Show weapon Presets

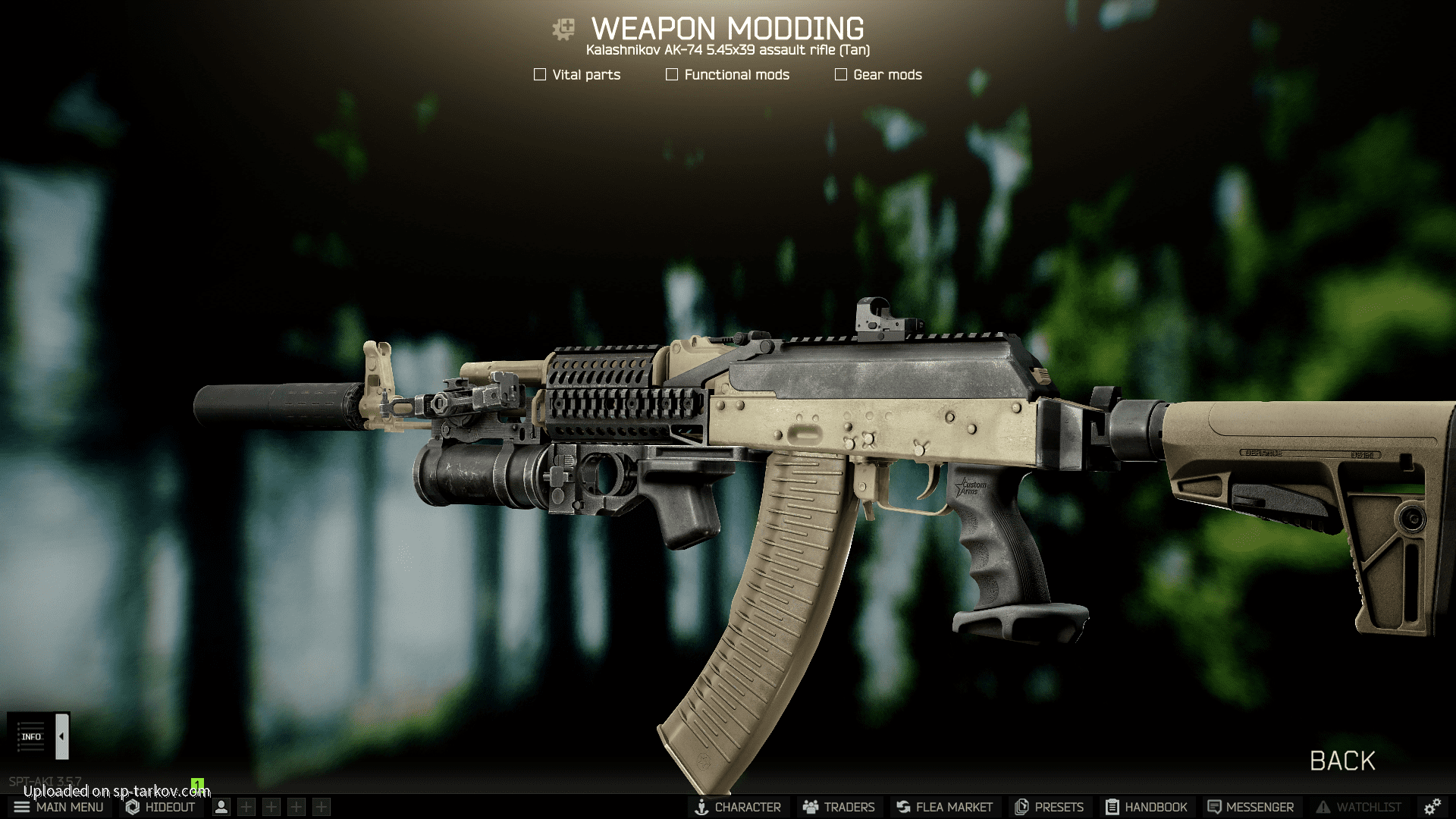pyautogui.click(x=1050, y=807)
